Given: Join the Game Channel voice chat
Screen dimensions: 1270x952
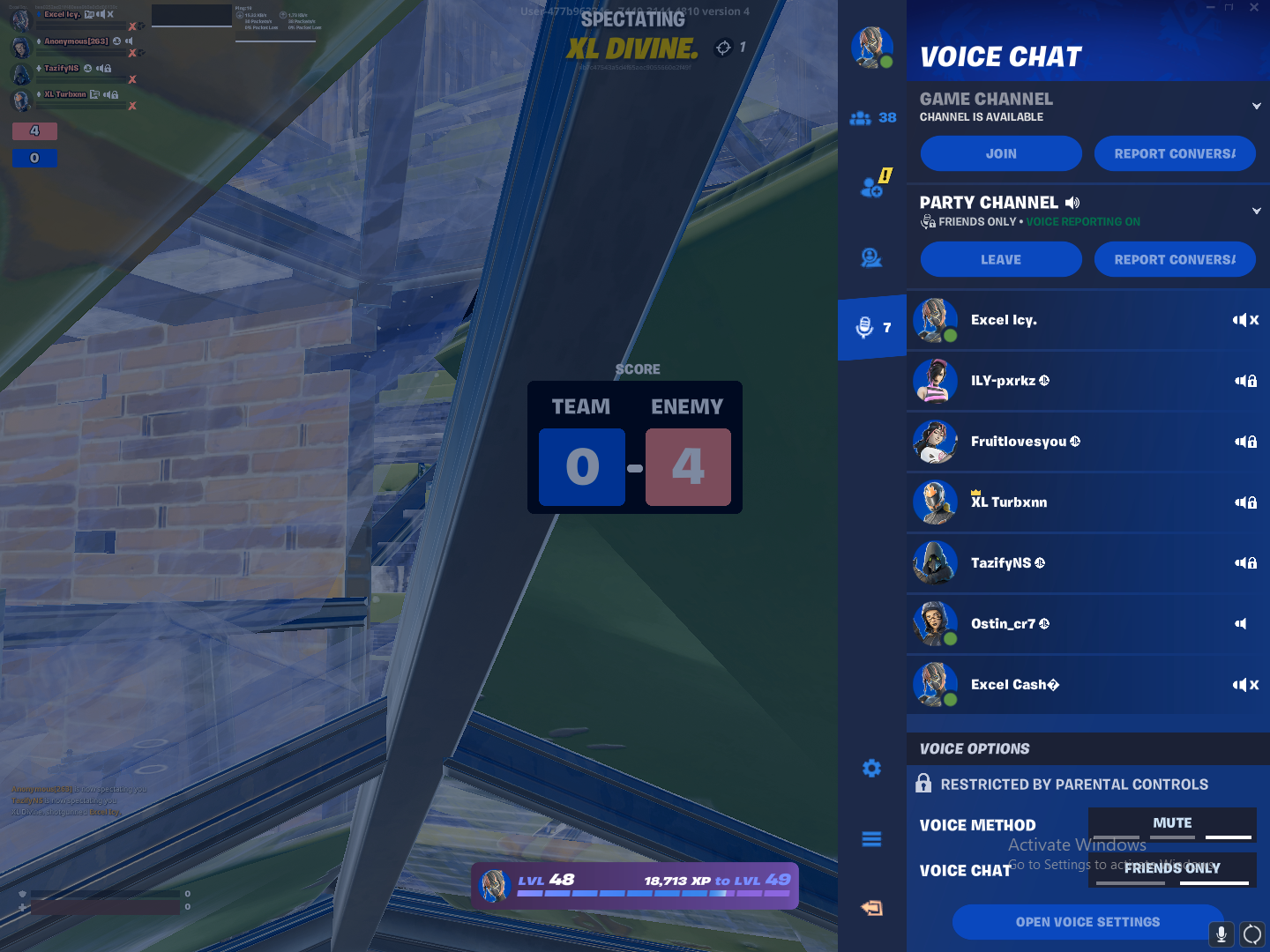Looking at the screenshot, I should coord(1001,153).
